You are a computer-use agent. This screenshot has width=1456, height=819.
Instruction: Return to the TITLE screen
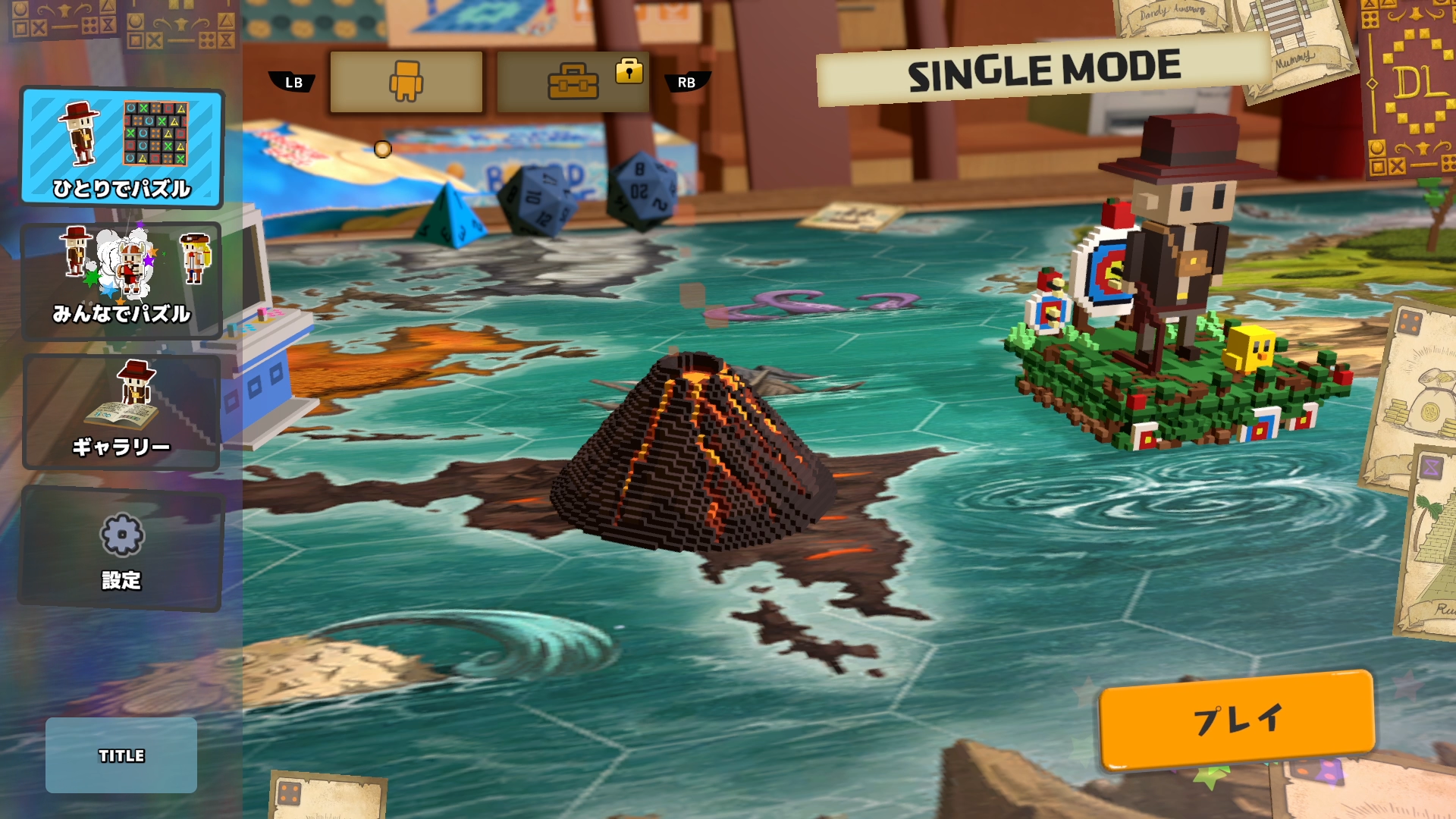pyautogui.click(x=121, y=755)
